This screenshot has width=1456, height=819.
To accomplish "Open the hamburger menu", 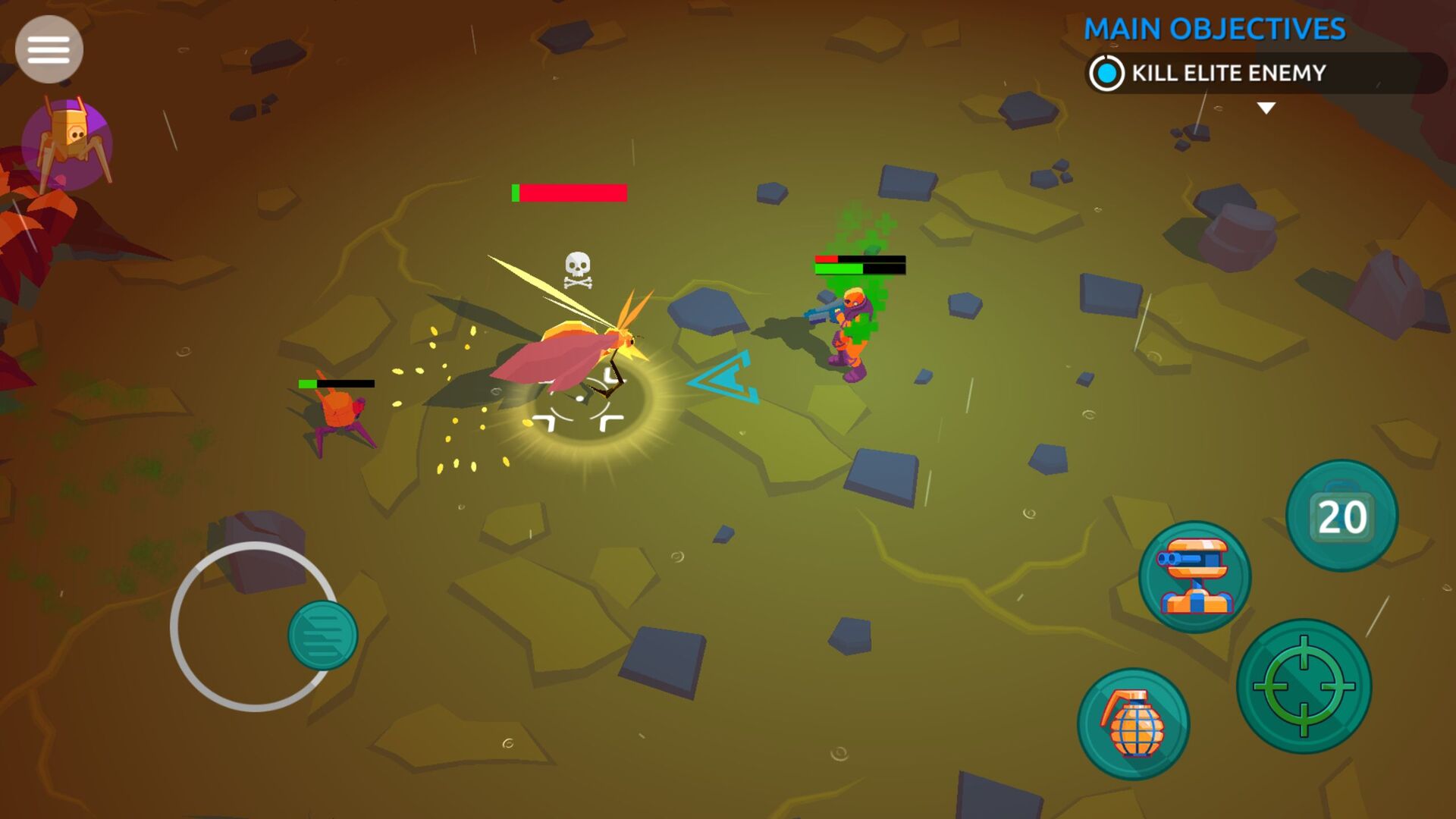I will pos(49,49).
